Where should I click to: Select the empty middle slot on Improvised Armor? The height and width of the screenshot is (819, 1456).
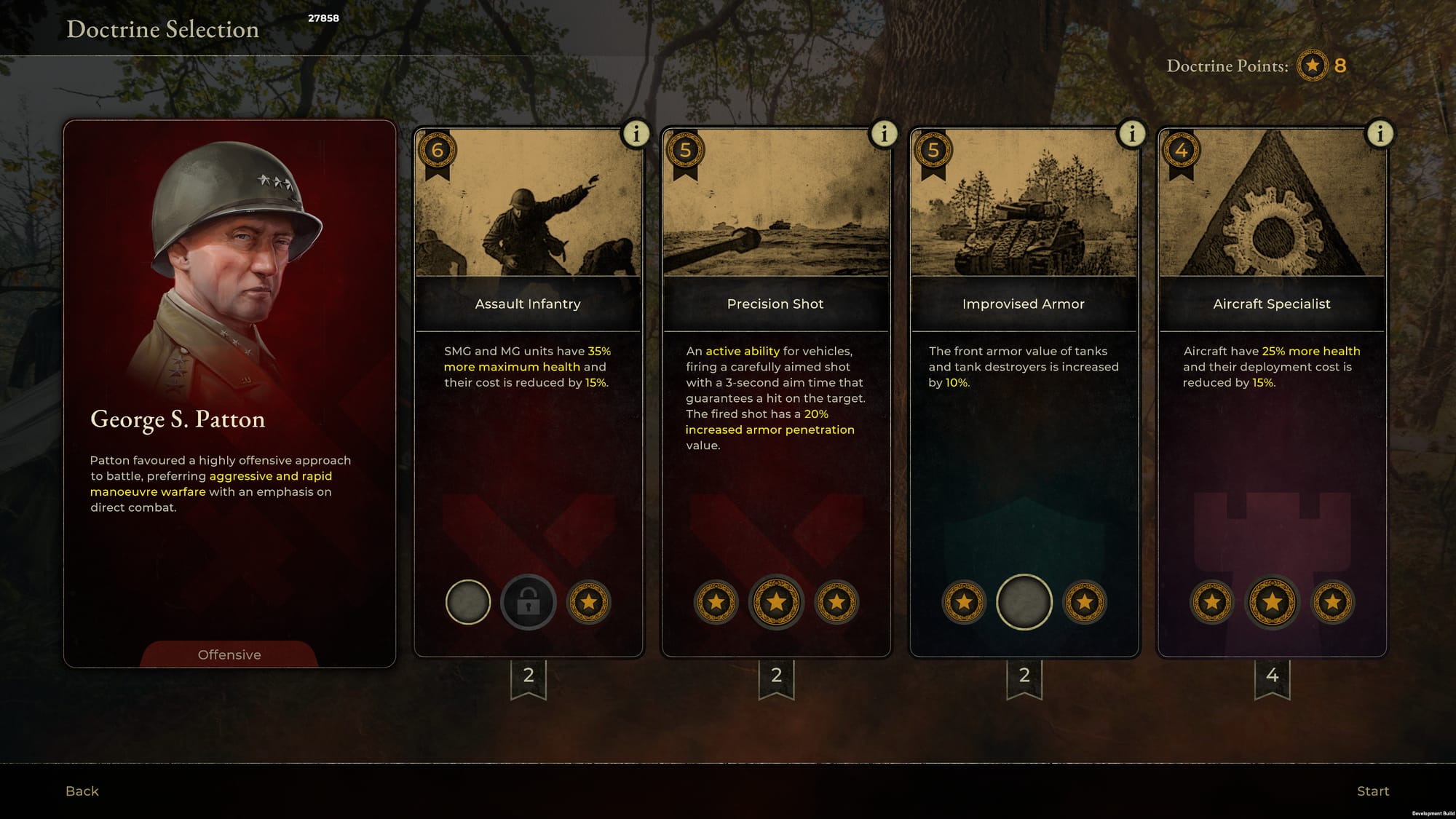[x=1024, y=602]
